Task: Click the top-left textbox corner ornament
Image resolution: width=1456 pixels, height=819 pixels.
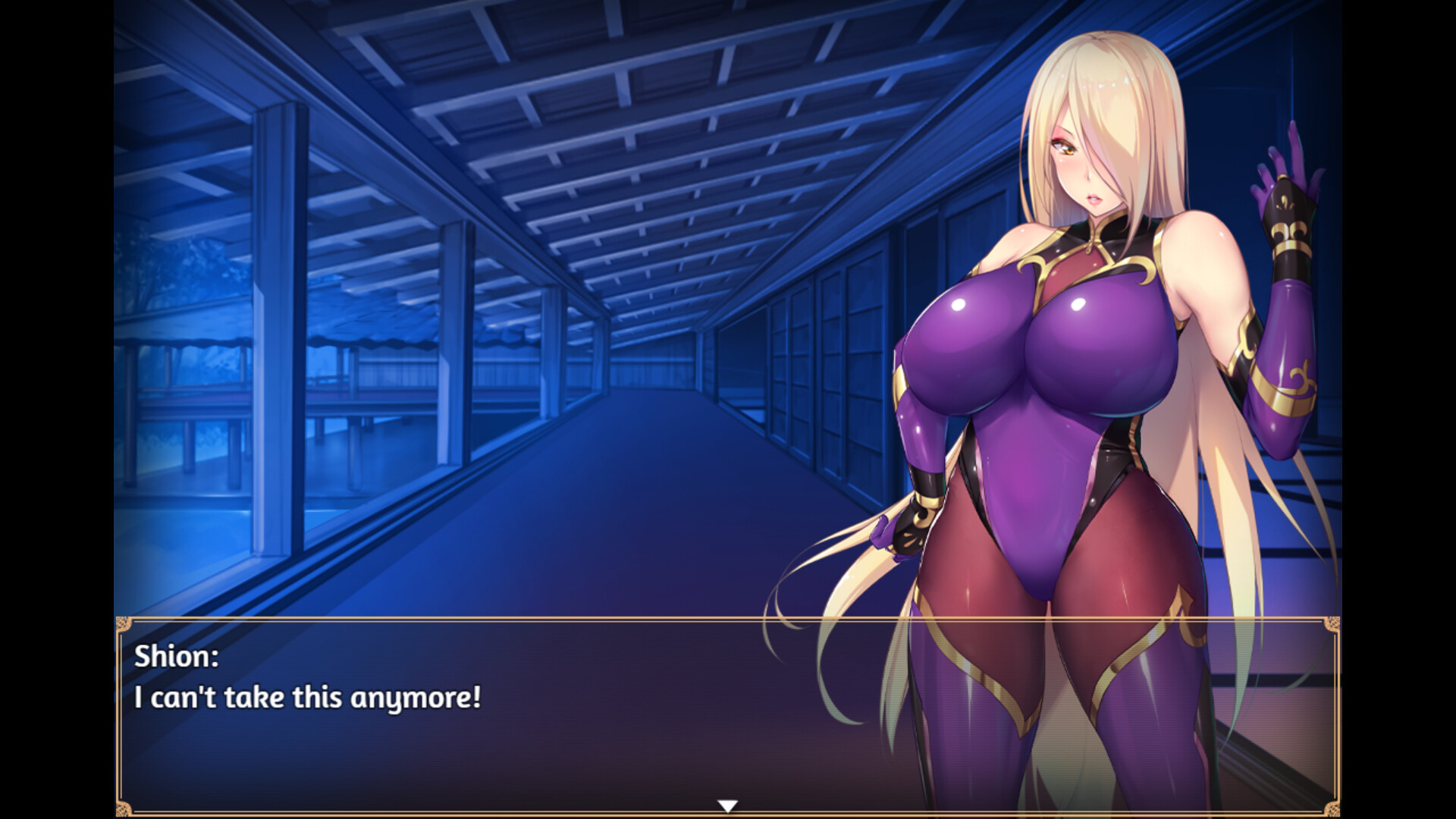Action: tap(123, 625)
